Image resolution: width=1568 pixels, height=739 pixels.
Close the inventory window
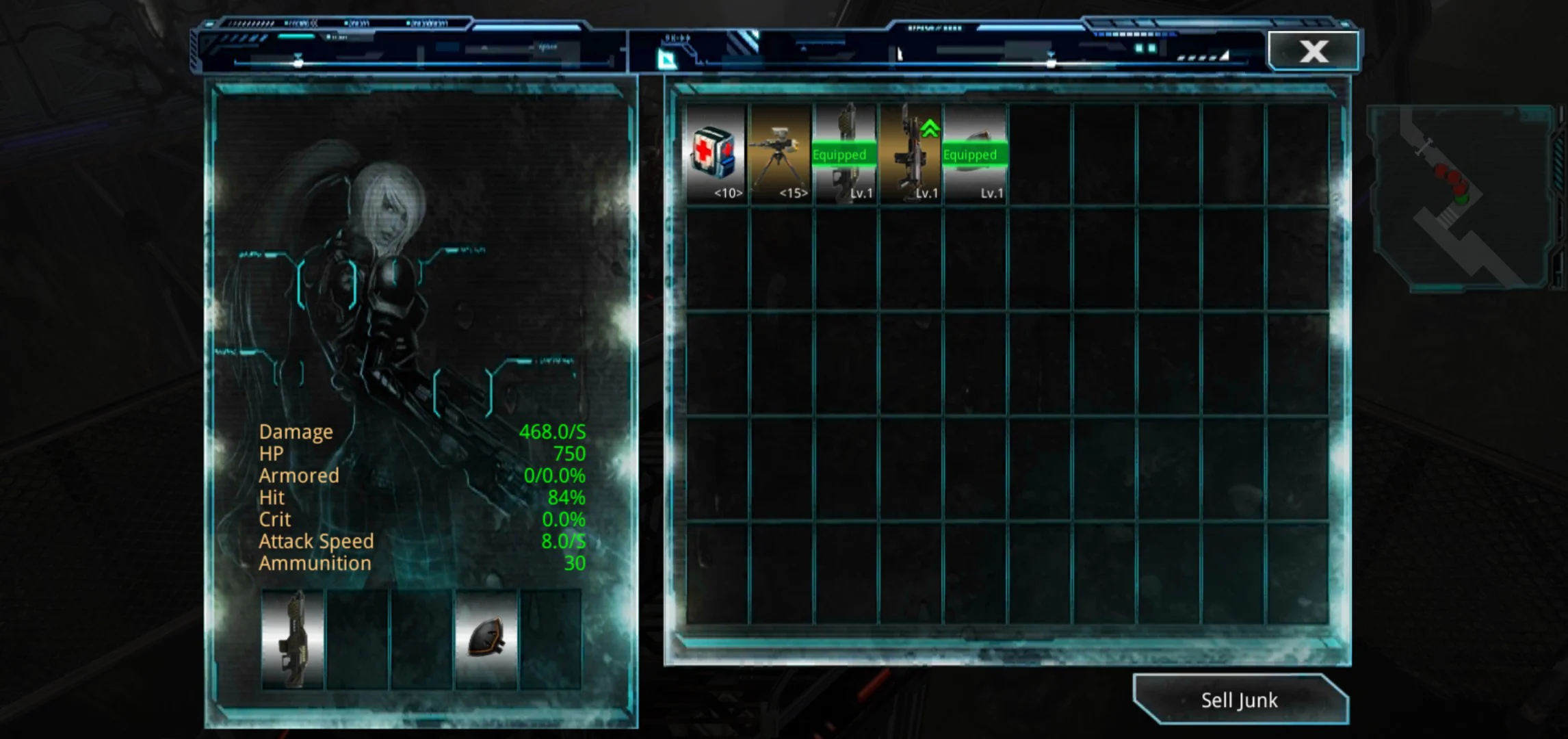(1313, 51)
